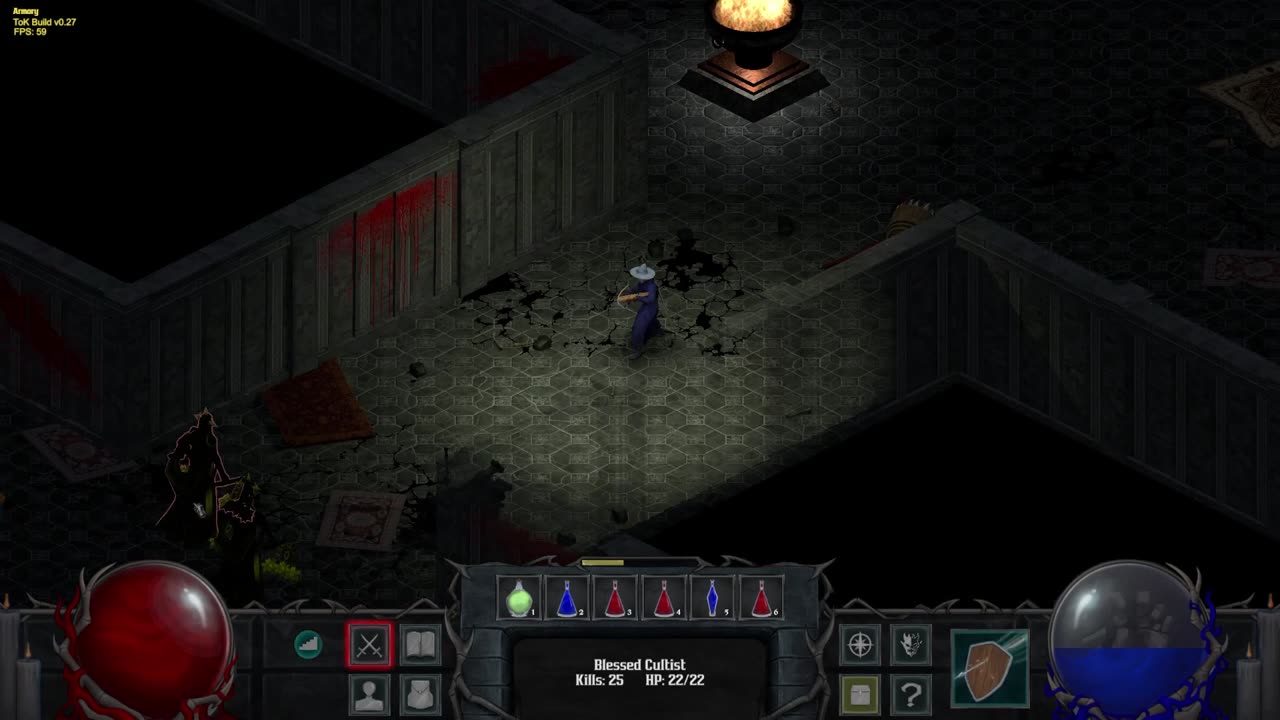Drink the blue mana potion in slot 2

click(x=567, y=599)
